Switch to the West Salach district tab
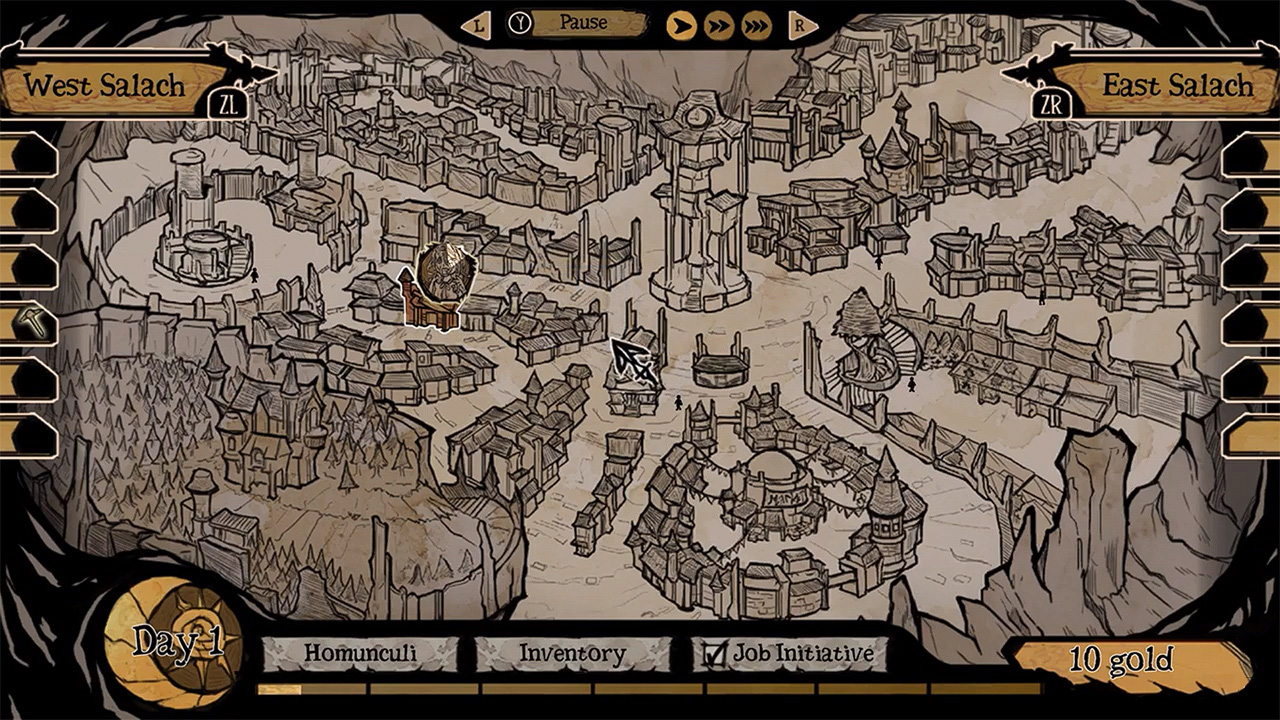Viewport: 1280px width, 720px height. click(x=105, y=85)
